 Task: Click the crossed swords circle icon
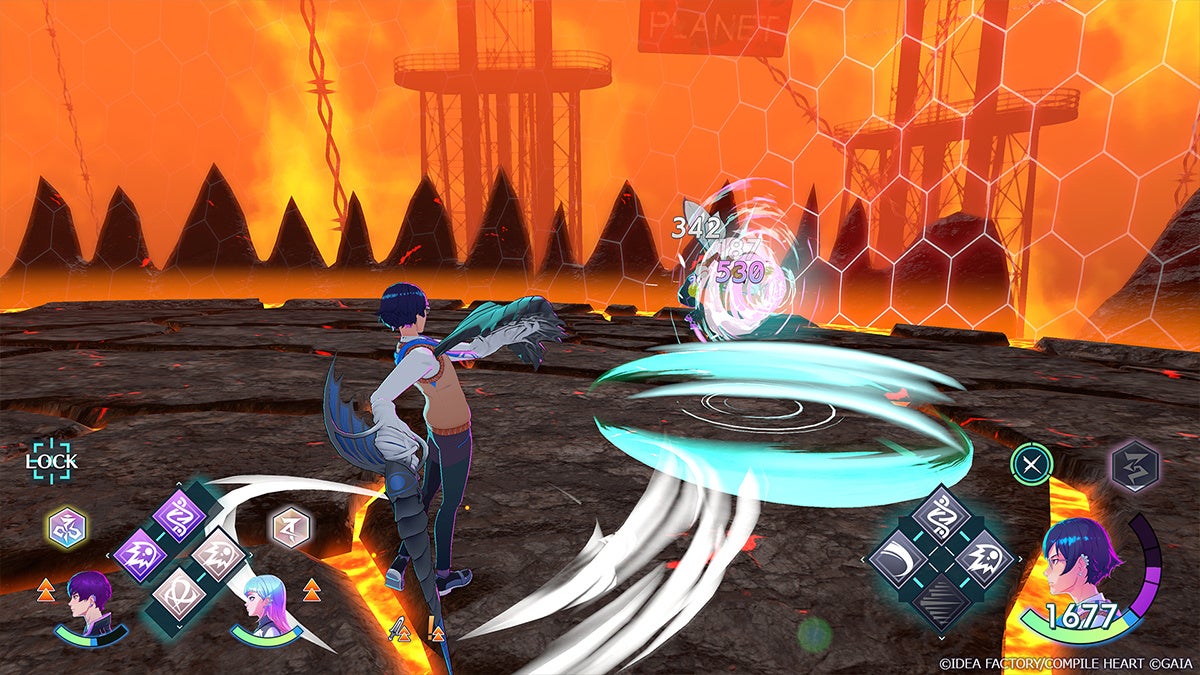(x=1030, y=465)
